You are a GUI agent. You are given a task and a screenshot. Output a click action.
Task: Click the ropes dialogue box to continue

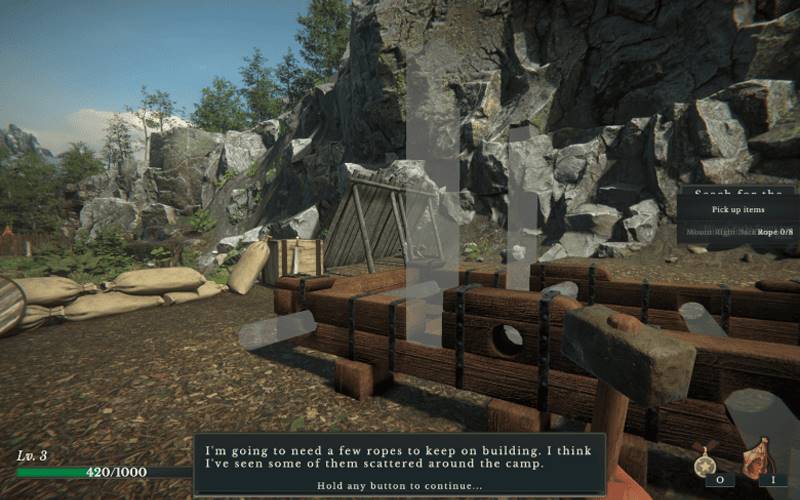point(399,464)
